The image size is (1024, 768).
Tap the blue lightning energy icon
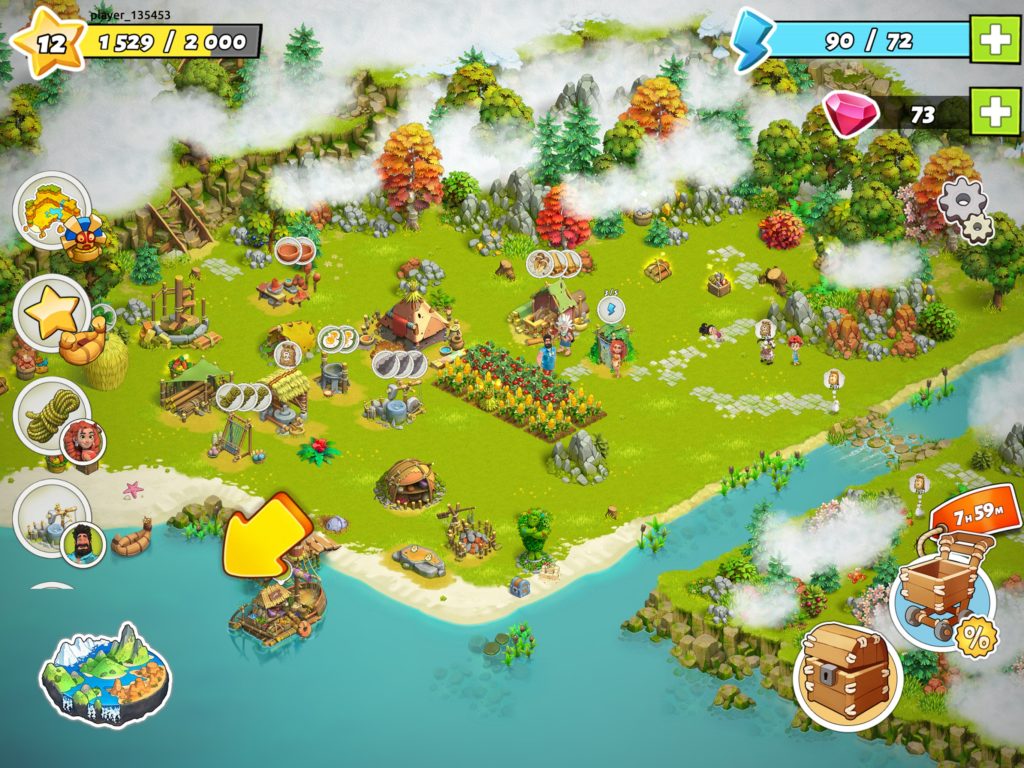pyautogui.click(x=752, y=40)
